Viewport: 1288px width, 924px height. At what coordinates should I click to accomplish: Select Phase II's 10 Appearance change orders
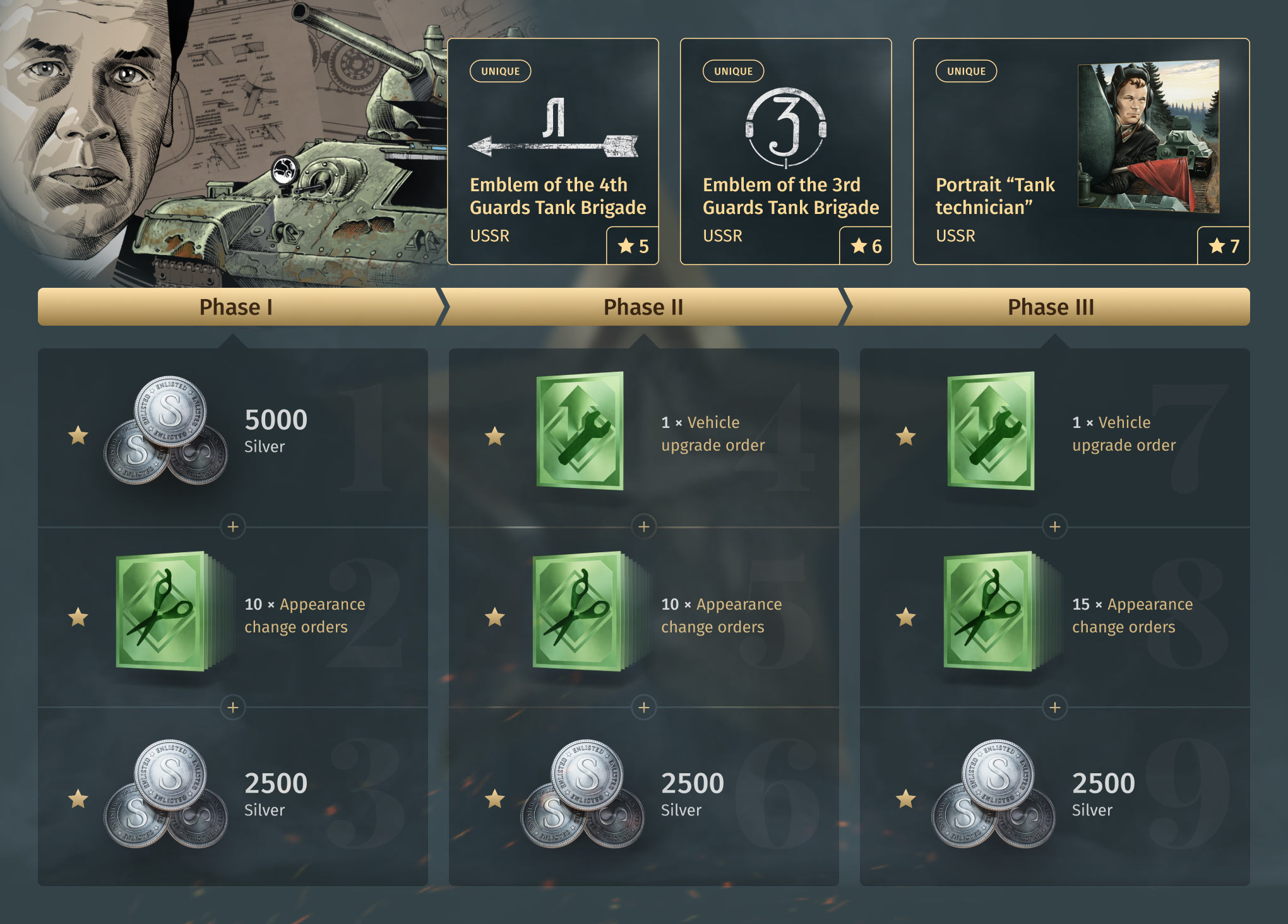click(x=643, y=616)
